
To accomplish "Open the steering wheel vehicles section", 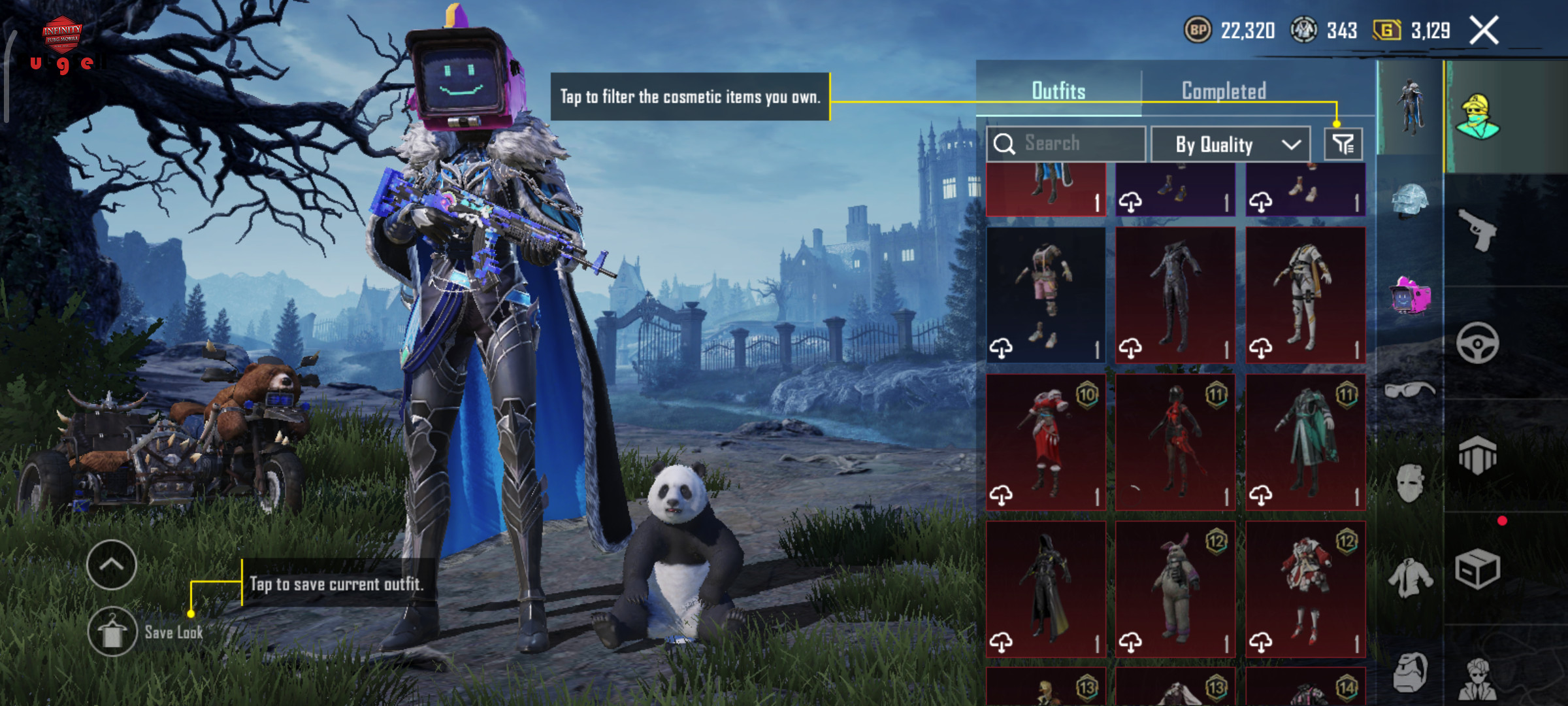I will [1478, 343].
